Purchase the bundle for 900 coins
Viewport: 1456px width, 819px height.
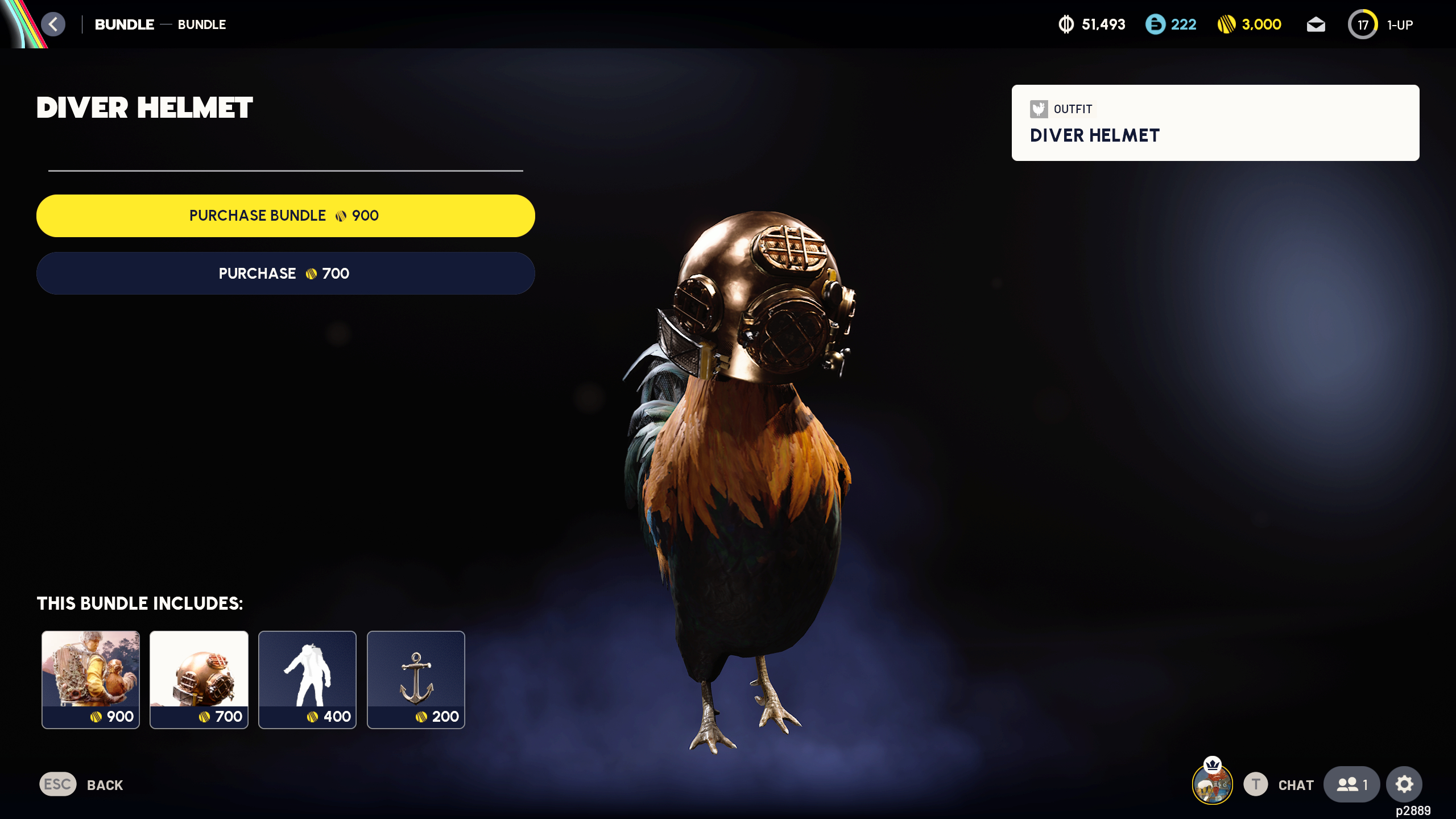coord(286,216)
